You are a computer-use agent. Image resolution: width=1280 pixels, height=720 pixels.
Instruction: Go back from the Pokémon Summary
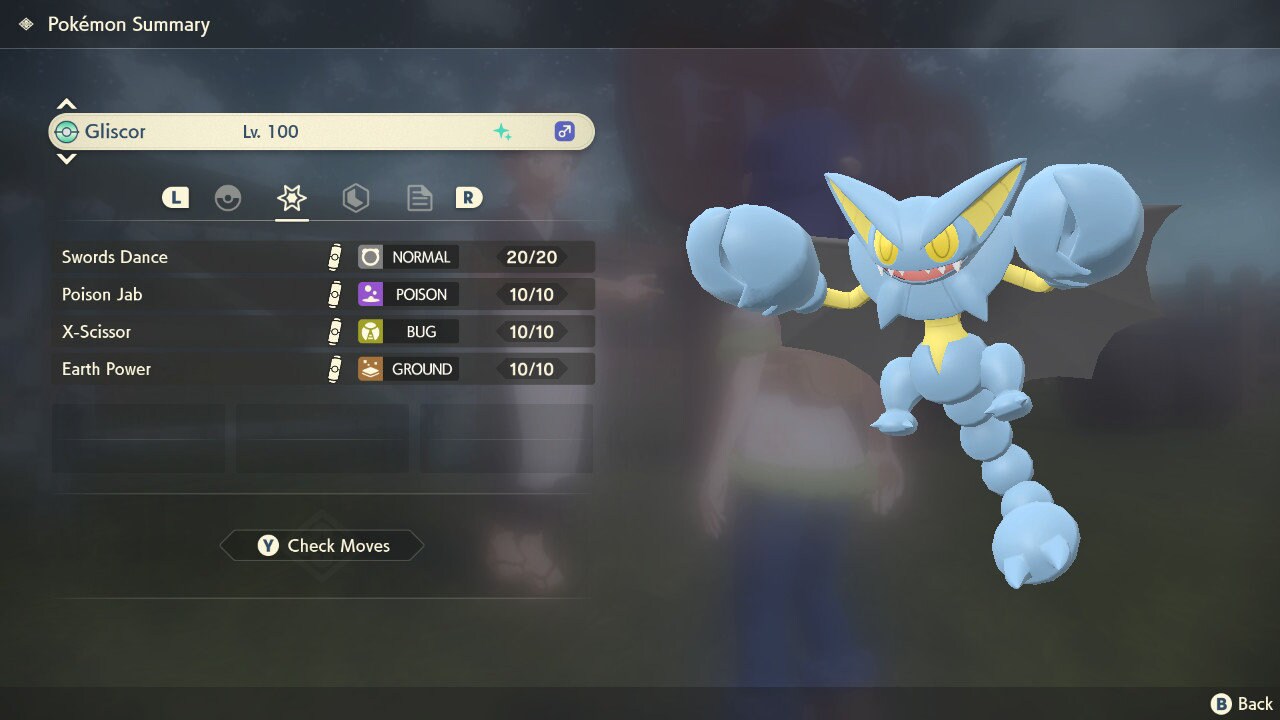pyautogui.click(x=1242, y=704)
